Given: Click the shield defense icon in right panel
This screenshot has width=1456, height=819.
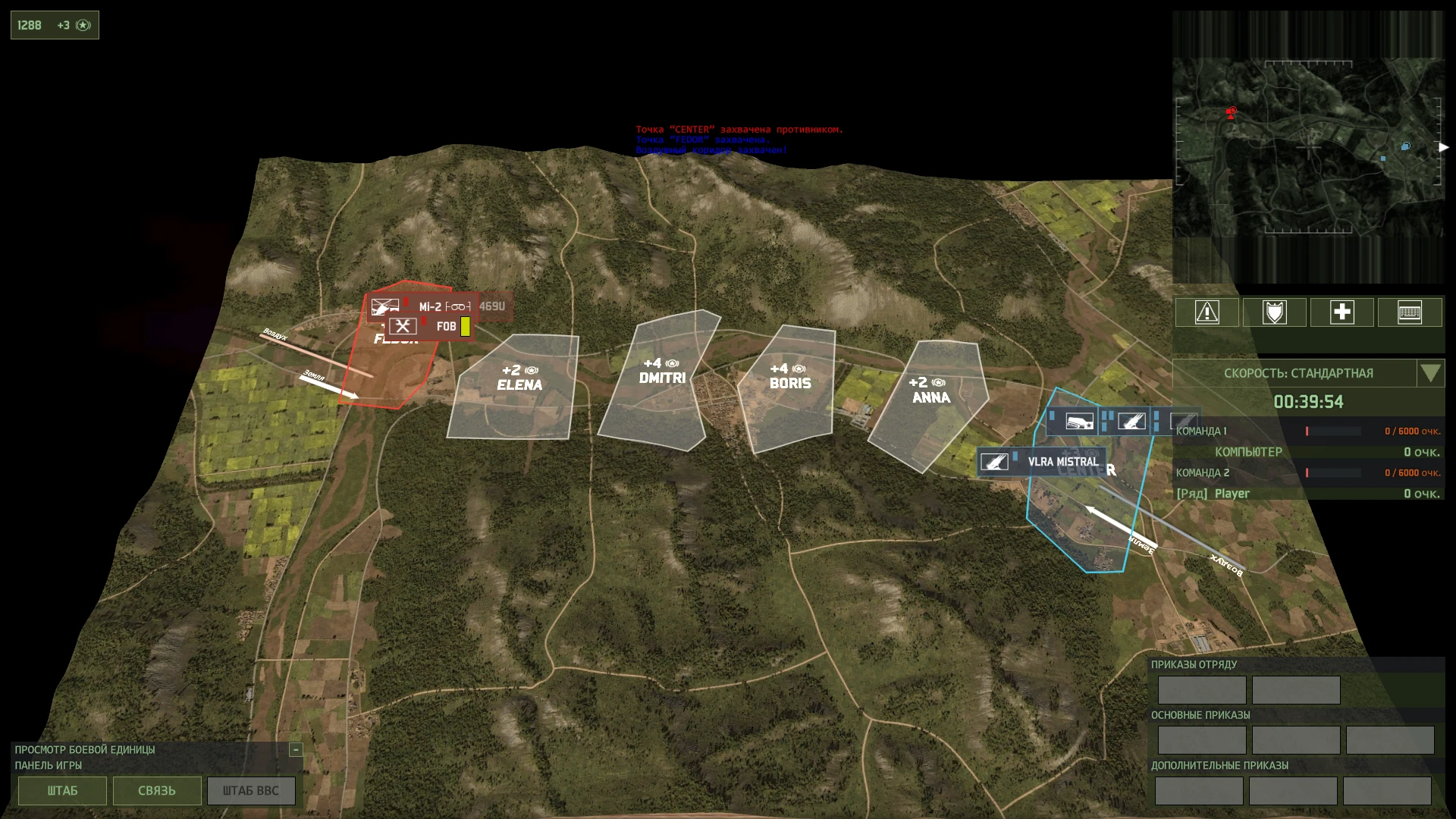Looking at the screenshot, I should tap(1274, 312).
